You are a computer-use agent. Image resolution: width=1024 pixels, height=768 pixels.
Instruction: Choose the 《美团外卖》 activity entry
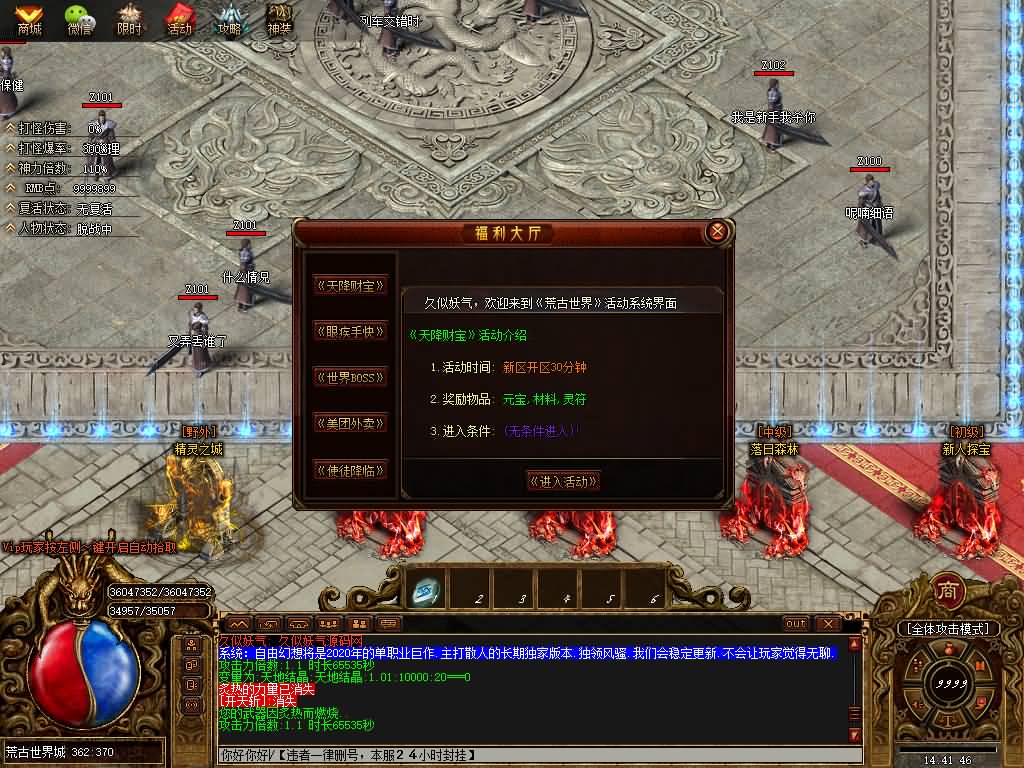349,423
